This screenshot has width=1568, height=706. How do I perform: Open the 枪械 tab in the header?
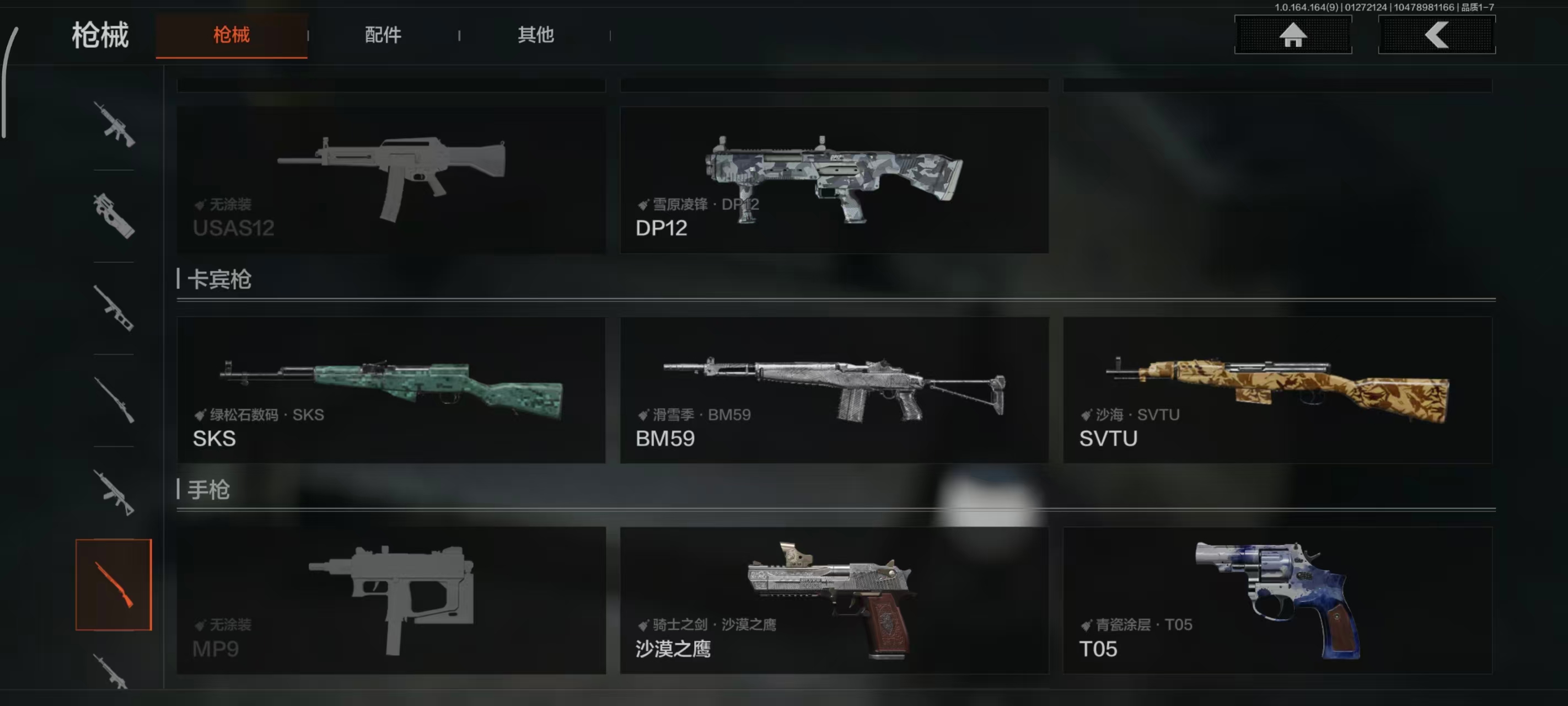coord(232,35)
